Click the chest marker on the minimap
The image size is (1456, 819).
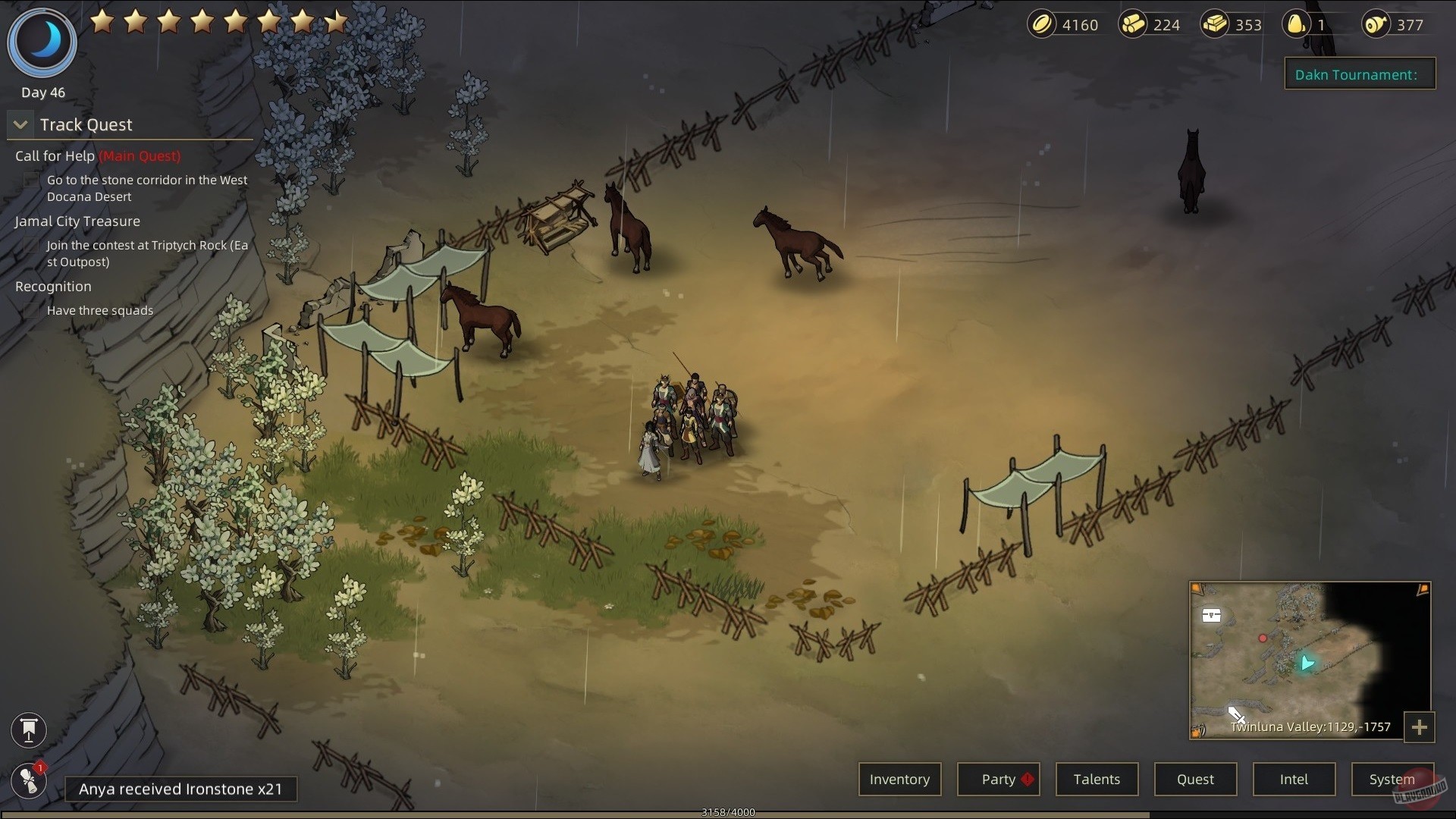(x=1212, y=616)
